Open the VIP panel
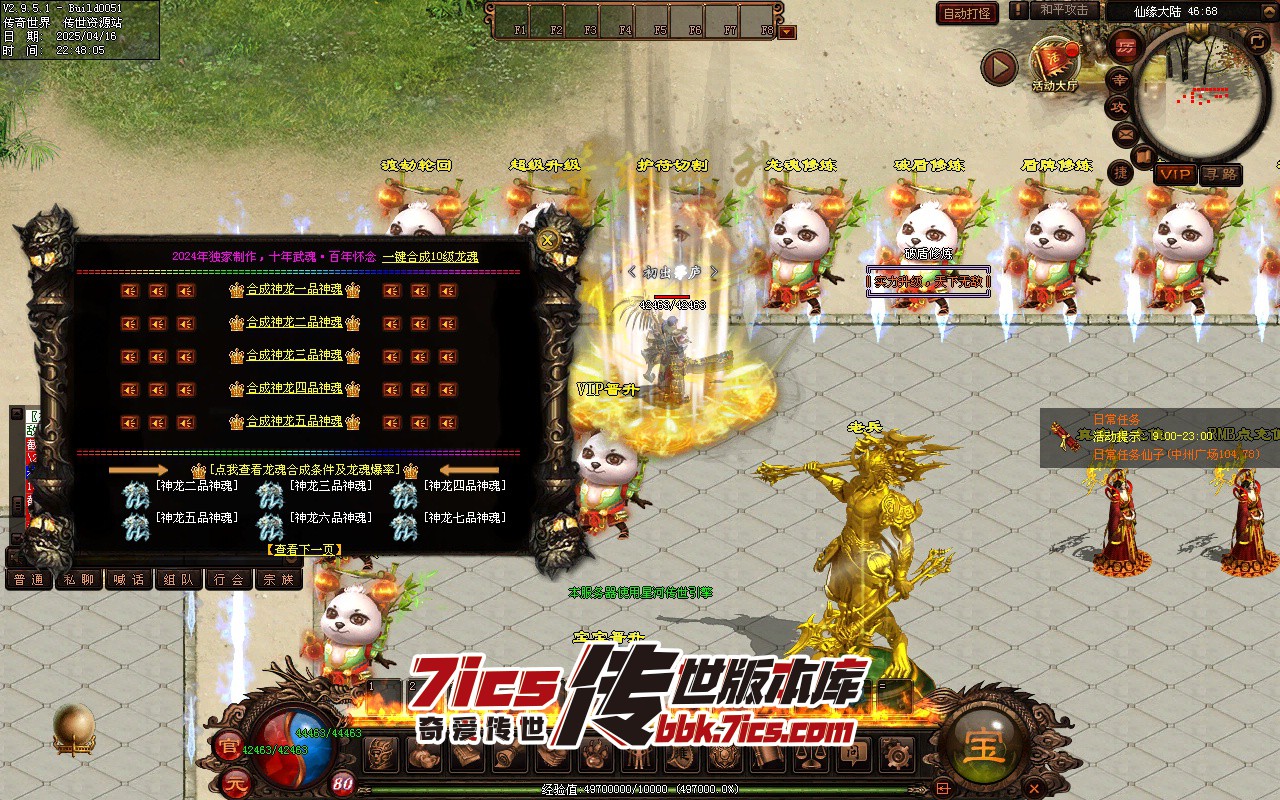This screenshot has height=800, width=1280. (1175, 174)
